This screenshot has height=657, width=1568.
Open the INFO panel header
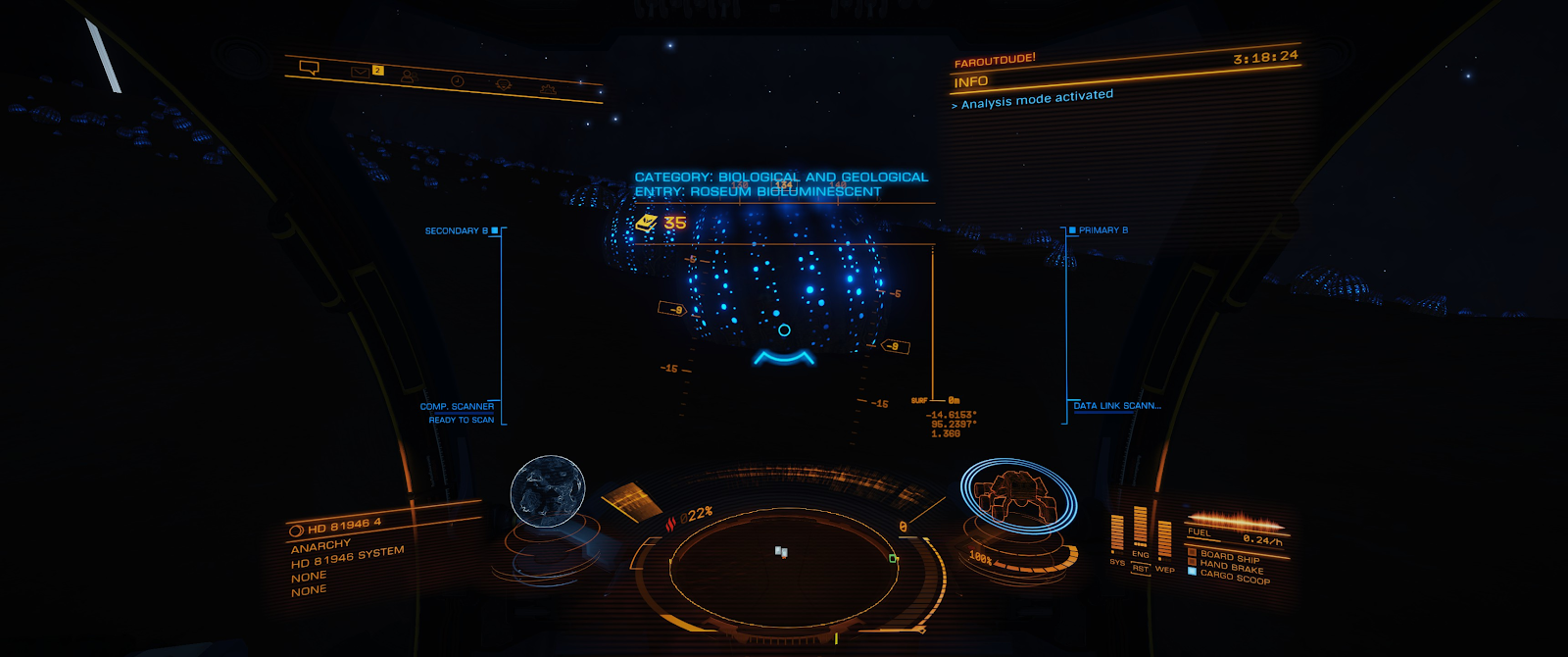tap(971, 82)
